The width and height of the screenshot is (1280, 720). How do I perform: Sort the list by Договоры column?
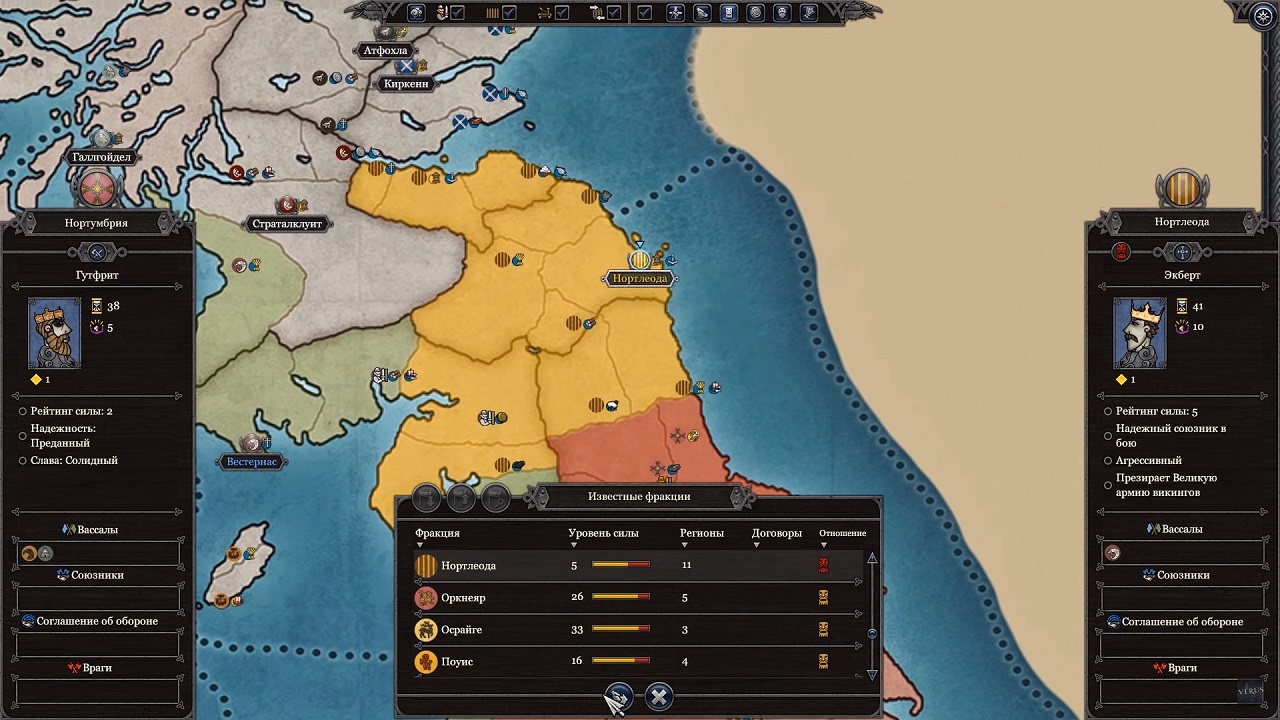point(776,534)
